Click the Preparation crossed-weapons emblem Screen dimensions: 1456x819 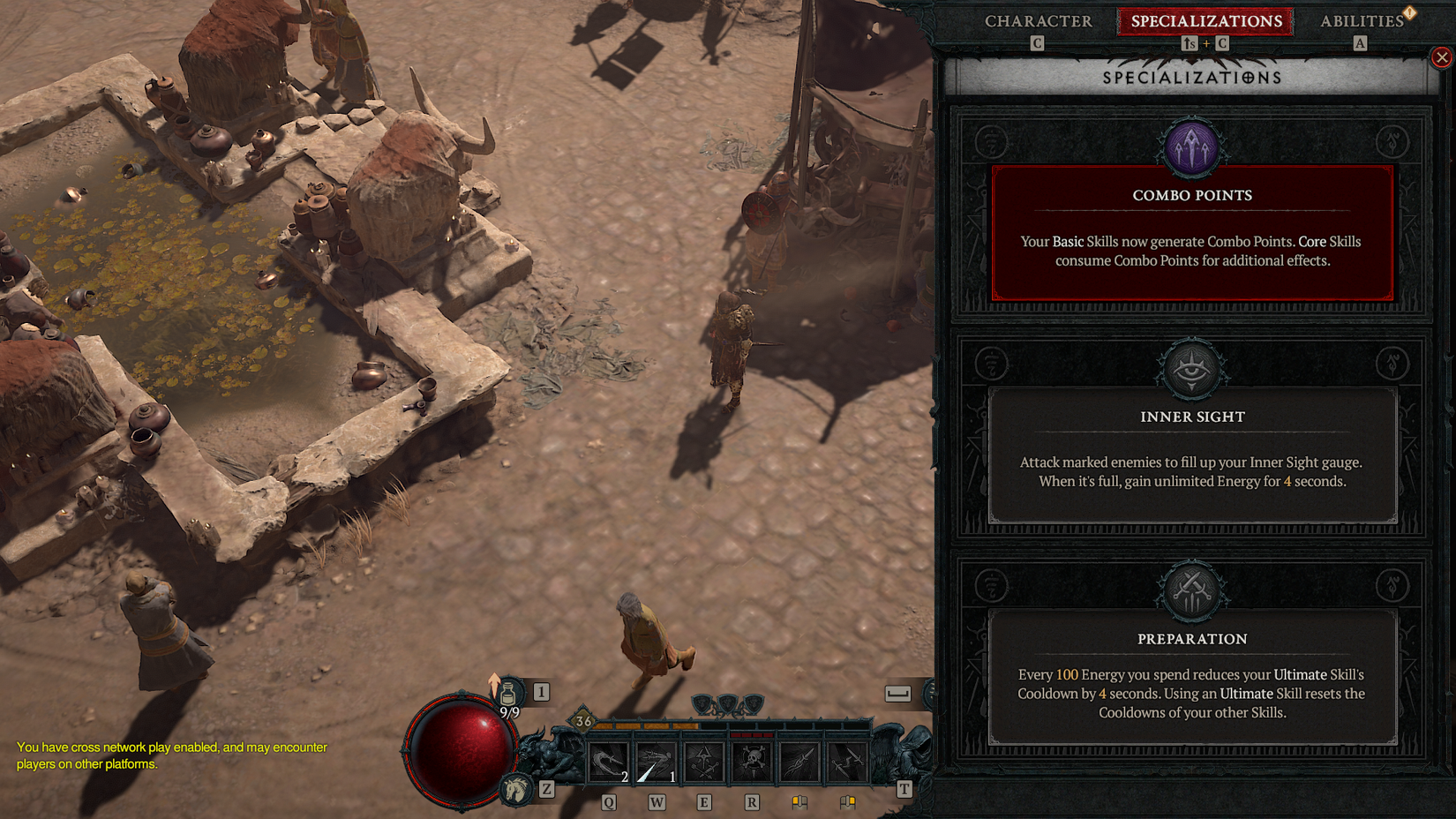point(1192,591)
